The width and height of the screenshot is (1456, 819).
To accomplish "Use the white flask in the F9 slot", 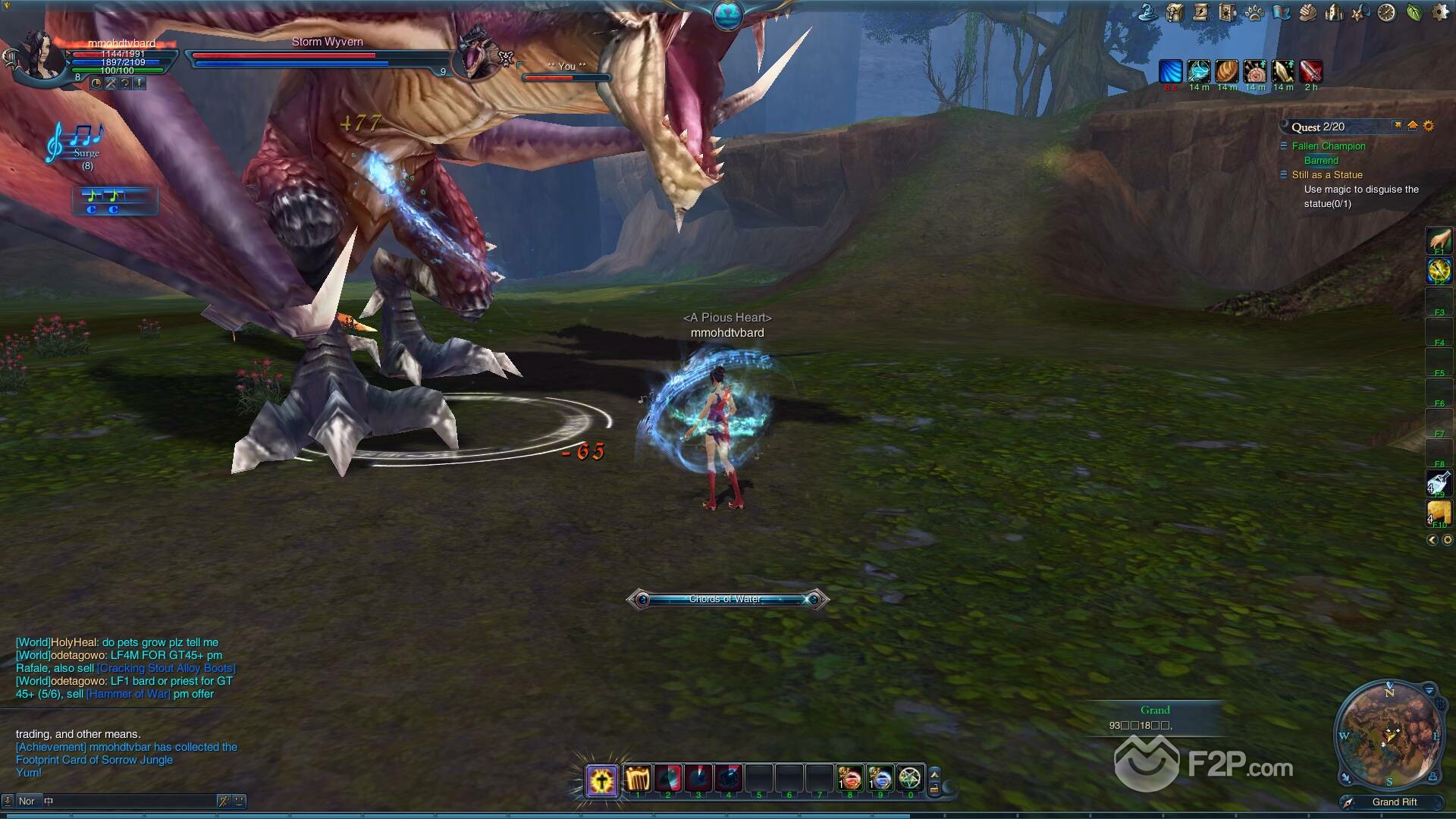I will 1439,483.
